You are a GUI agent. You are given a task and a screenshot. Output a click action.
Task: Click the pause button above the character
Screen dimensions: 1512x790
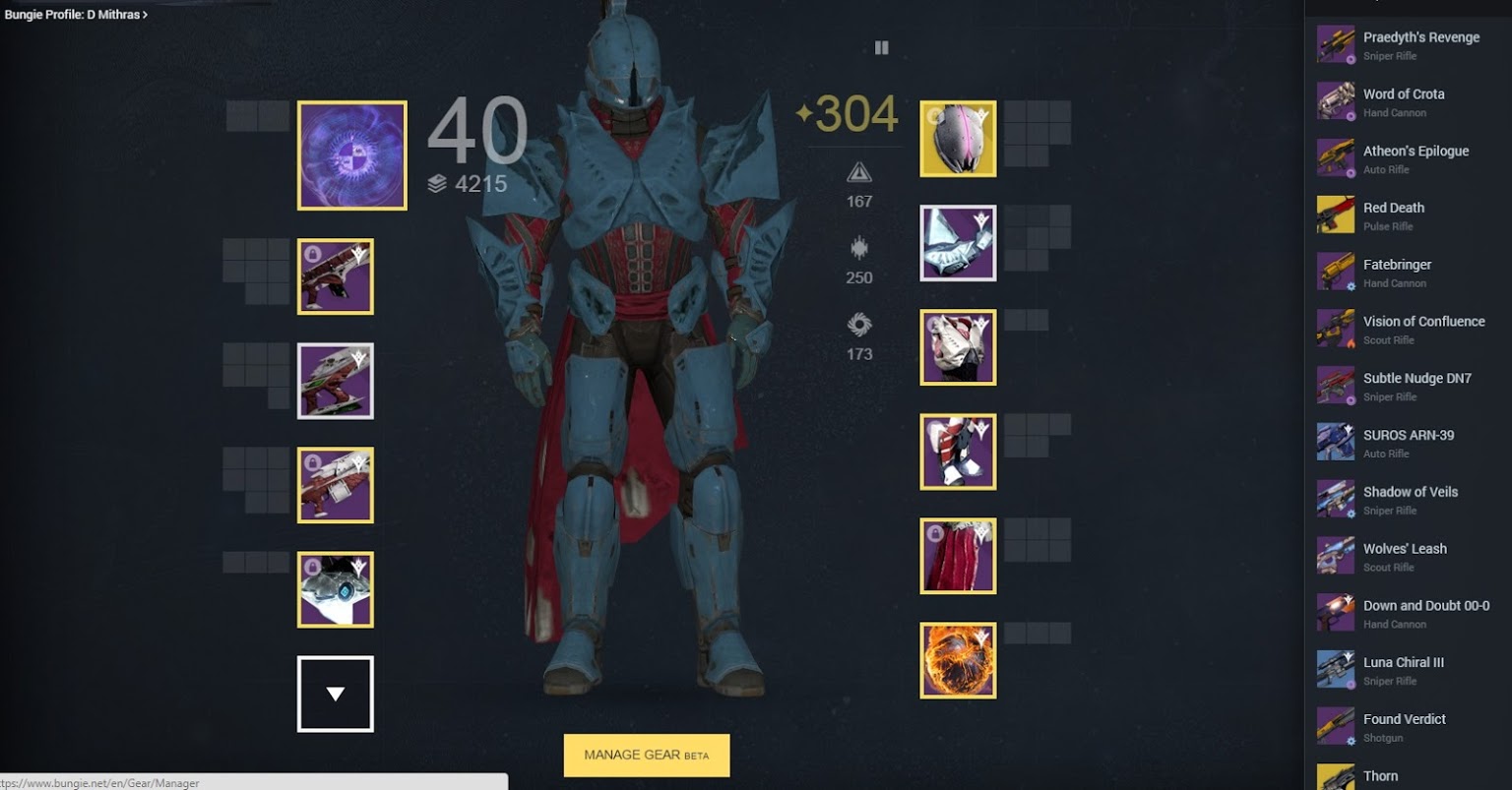[882, 47]
